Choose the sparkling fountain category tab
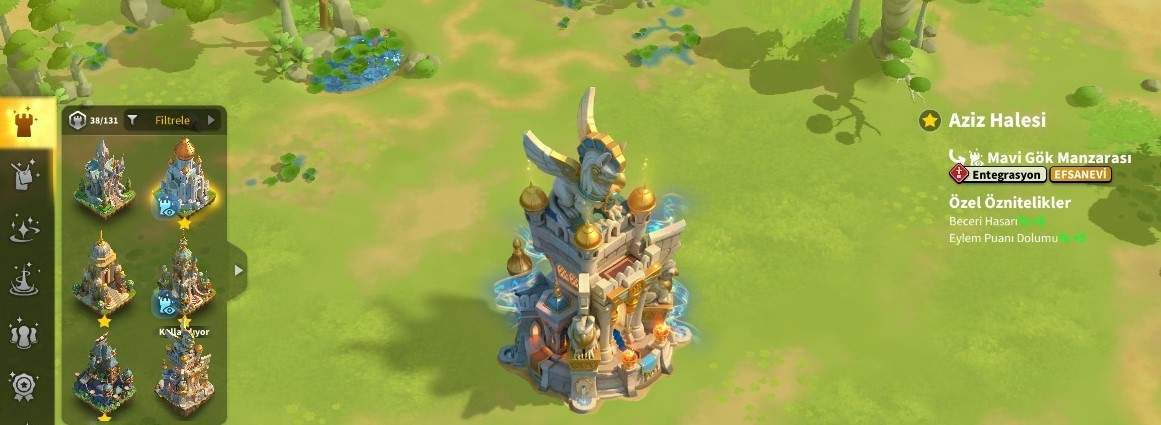Image resolution: width=1161 pixels, height=425 pixels. click(25, 281)
